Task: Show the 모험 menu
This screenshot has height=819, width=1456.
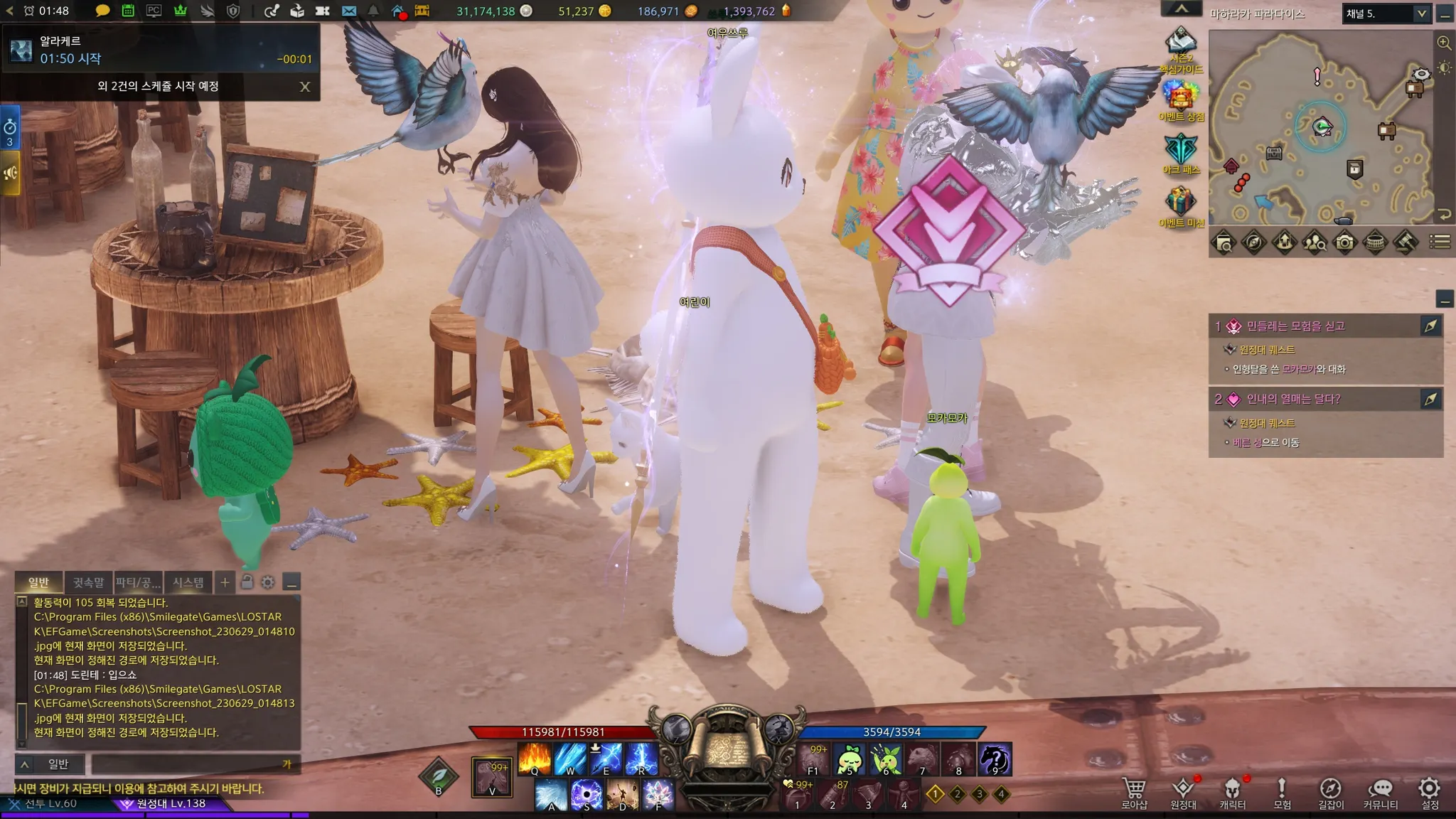Action: pos(1281,792)
